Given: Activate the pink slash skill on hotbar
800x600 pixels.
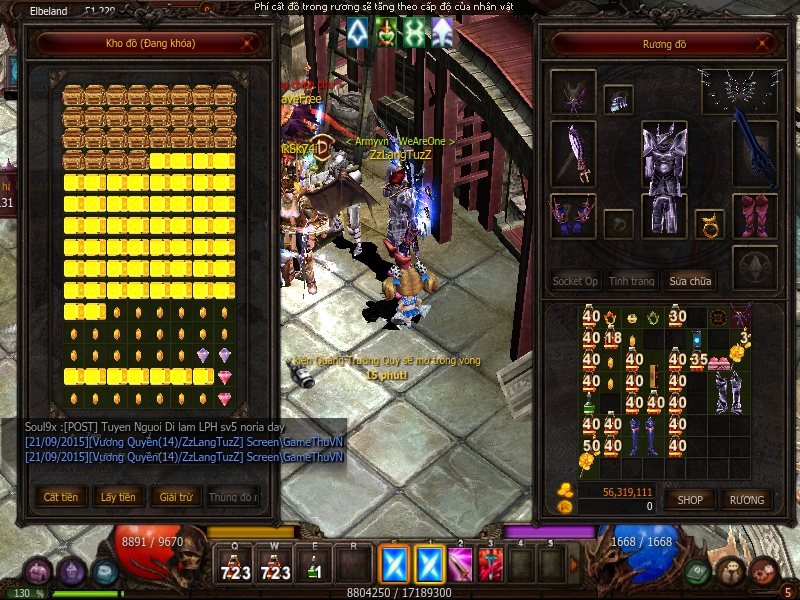Looking at the screenshot, I should (x=459, y=565).
